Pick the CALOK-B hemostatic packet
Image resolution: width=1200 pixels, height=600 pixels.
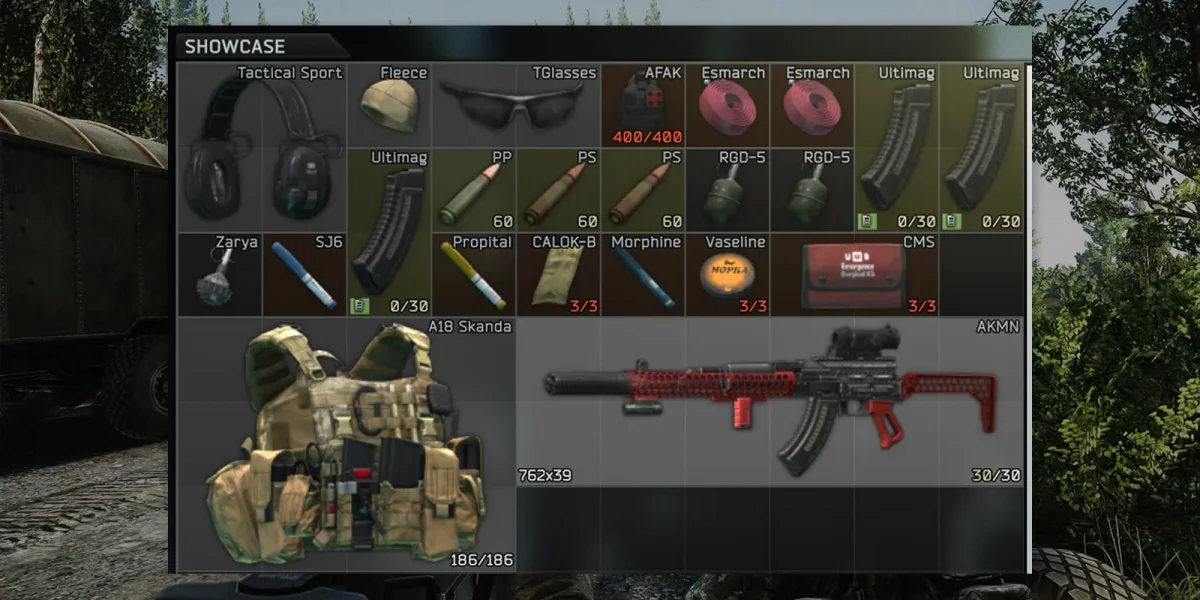click(x=558, y=276)
